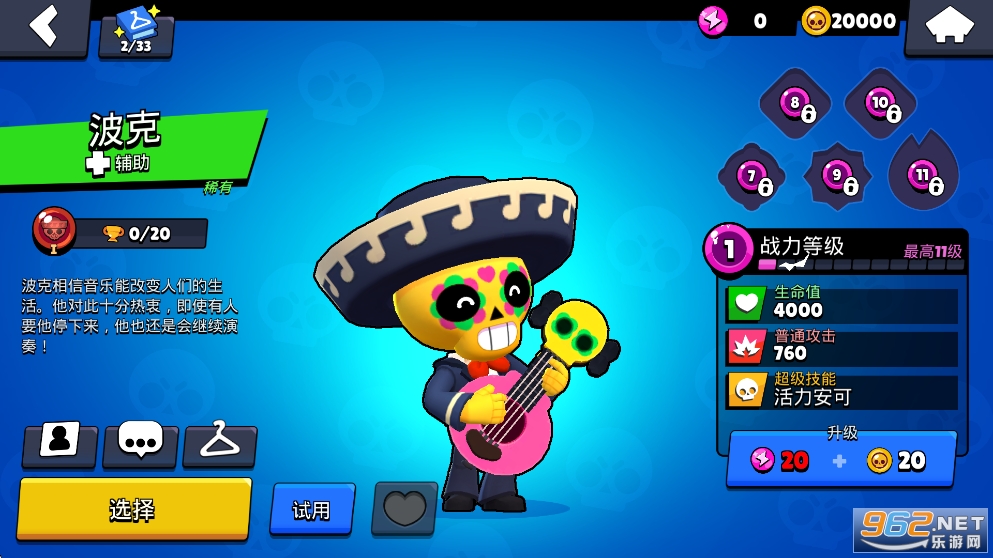Go back using the arrow button
The width and height of the screenshot is (993, 558).
(43, 27)
